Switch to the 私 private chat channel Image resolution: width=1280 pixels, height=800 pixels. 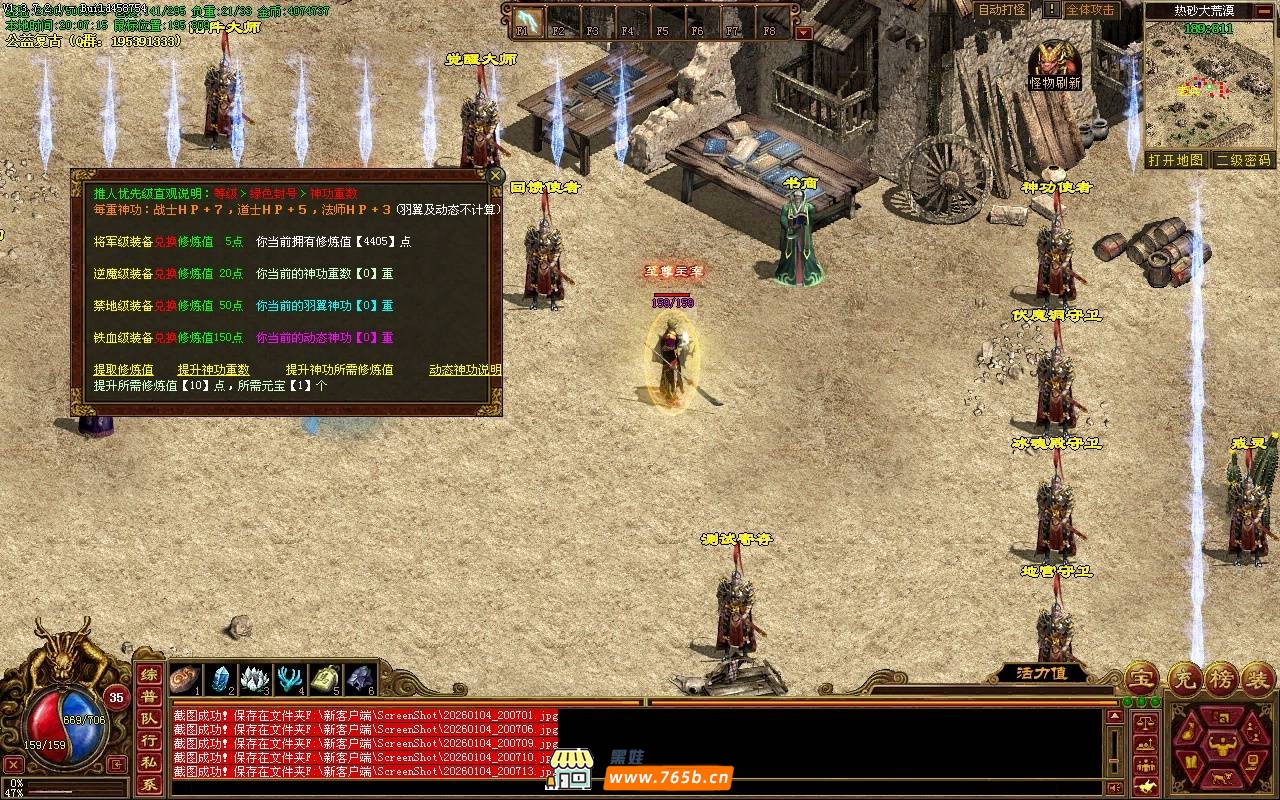click(x=148, y=763)
